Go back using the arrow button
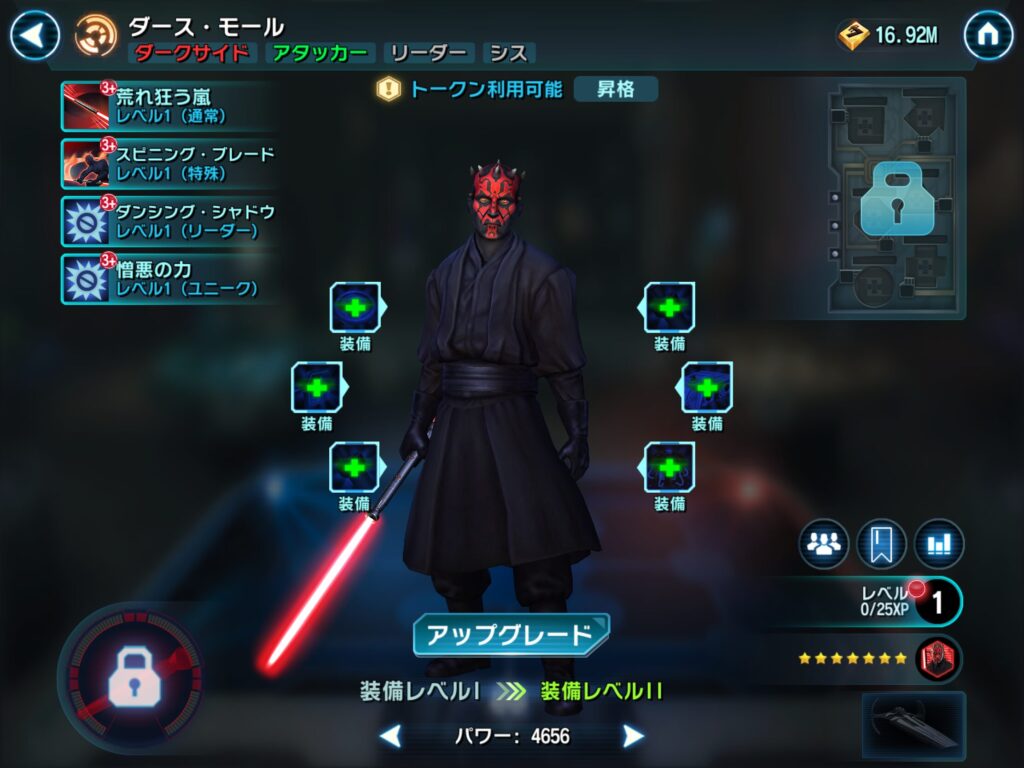This screenshot has width=1024, height=768. [x=34, y=36]
